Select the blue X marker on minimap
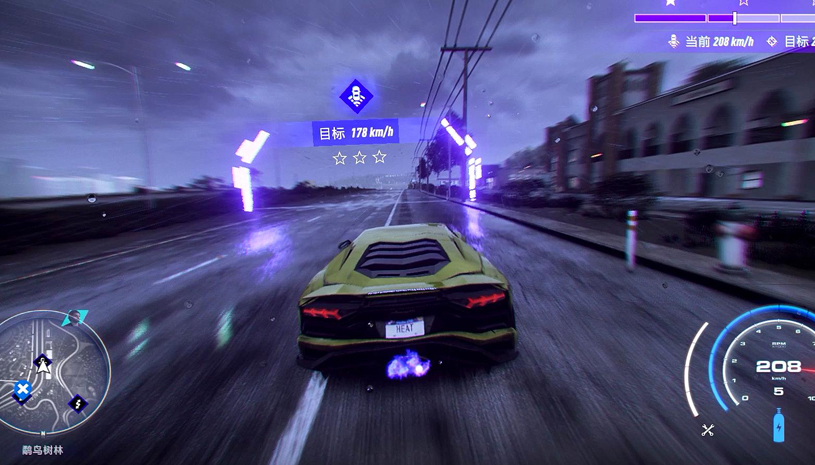Screen dimensions: 815x465 coord(23,389)
